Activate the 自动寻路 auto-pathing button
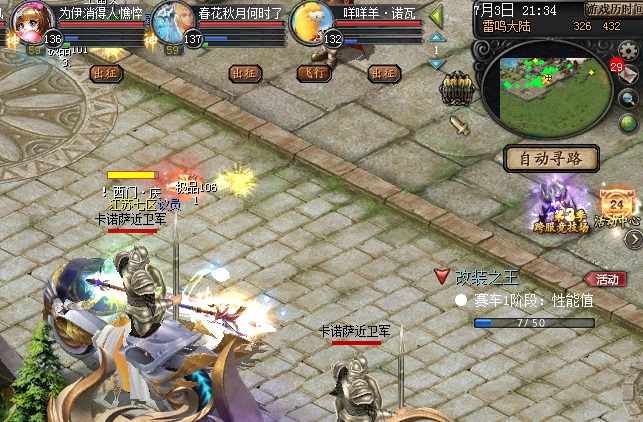 (x=551, y=158)
